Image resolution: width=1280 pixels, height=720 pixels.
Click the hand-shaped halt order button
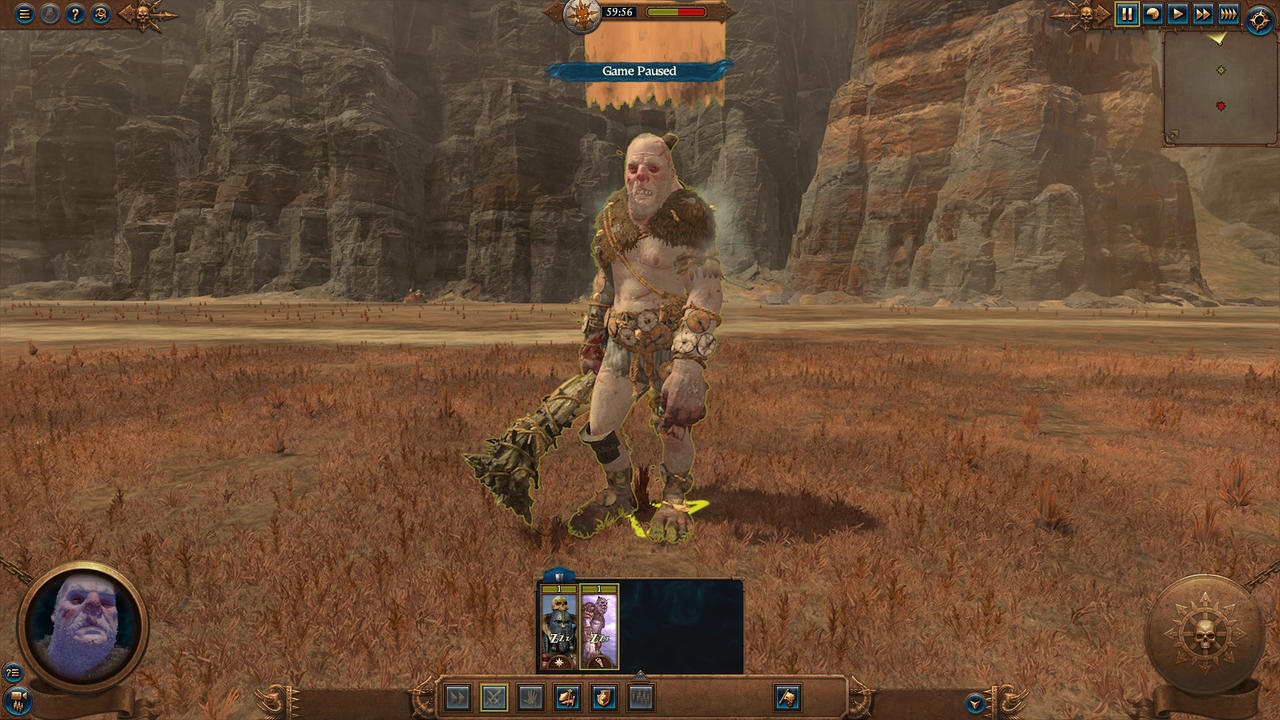530,697
